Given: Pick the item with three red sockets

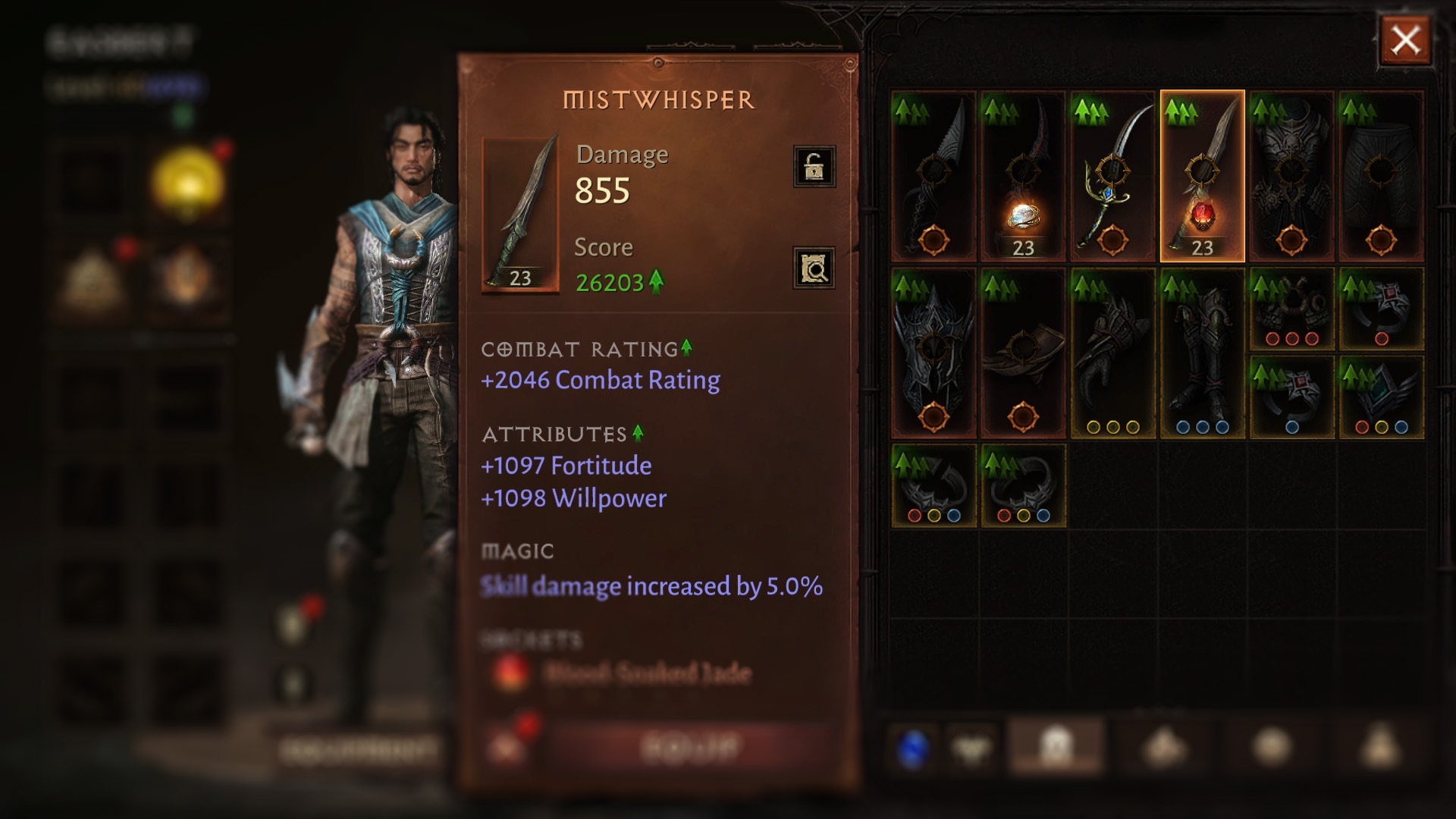Looking at the screenshot, I should tap(1291, 309).
